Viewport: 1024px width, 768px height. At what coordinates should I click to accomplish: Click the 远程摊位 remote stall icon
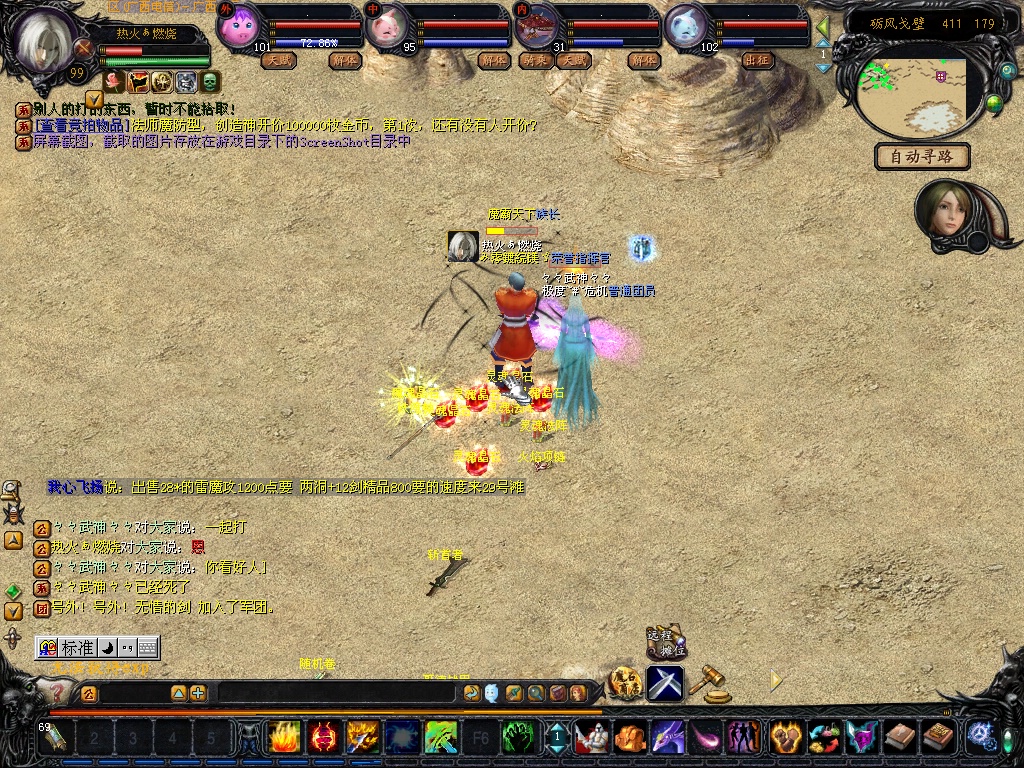click(x=664, y=644)
